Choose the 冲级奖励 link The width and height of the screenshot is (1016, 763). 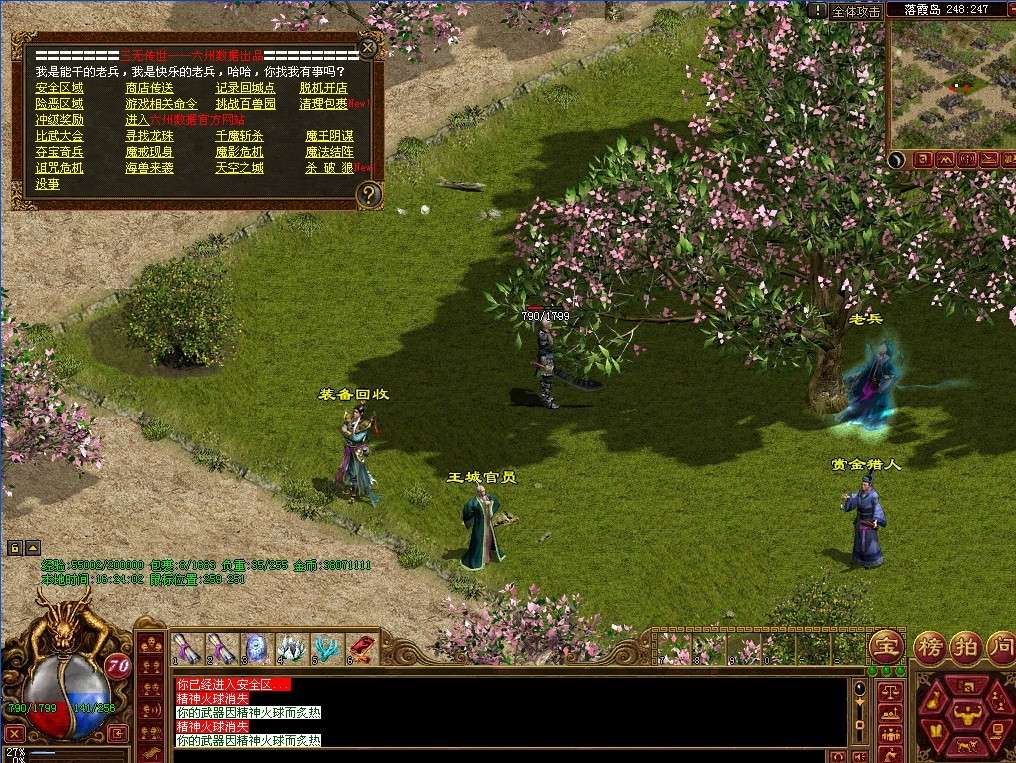pyautogui.click(x=59, y=120)
